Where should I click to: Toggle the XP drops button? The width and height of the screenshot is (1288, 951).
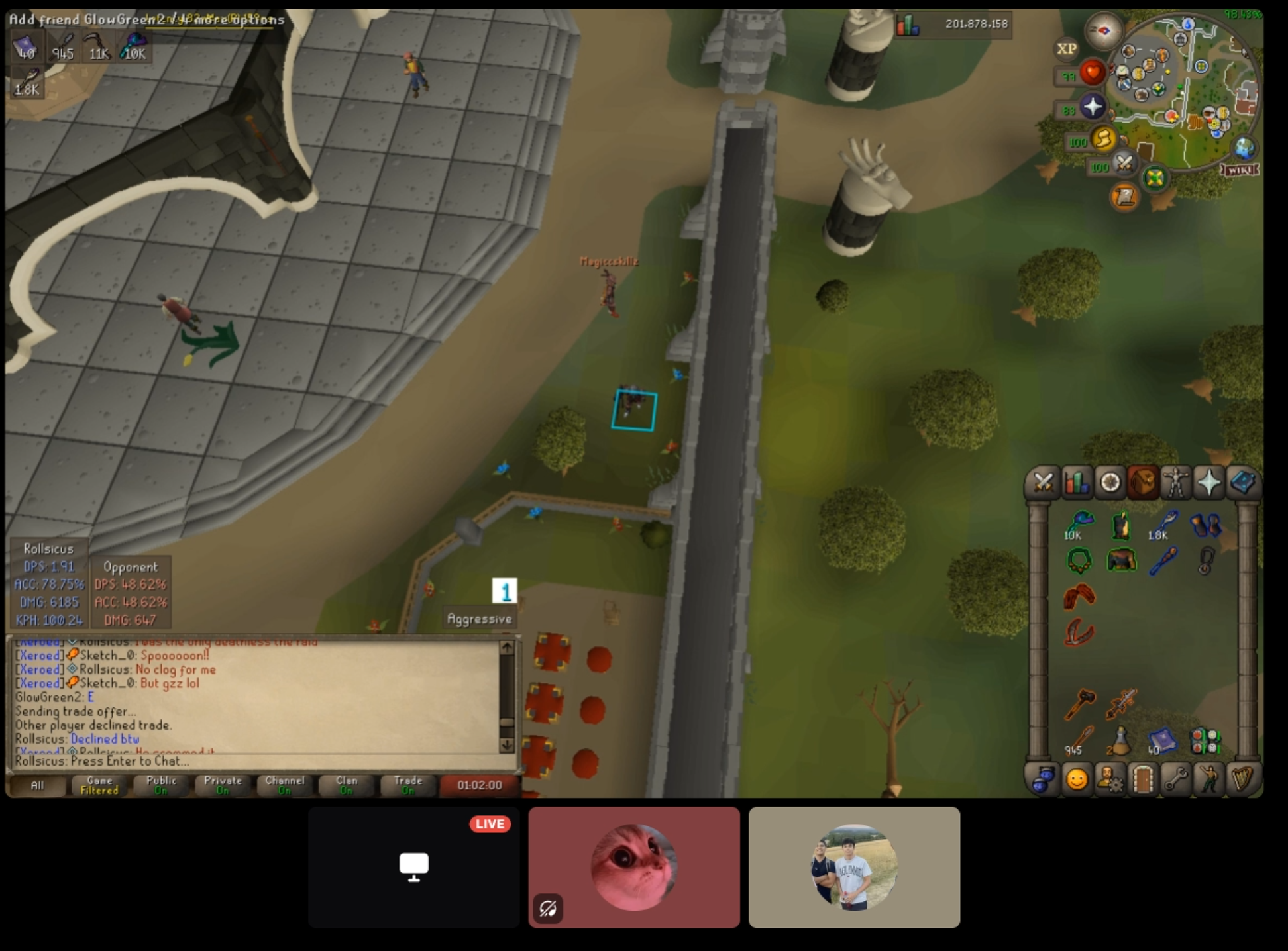click(1066, 49)
